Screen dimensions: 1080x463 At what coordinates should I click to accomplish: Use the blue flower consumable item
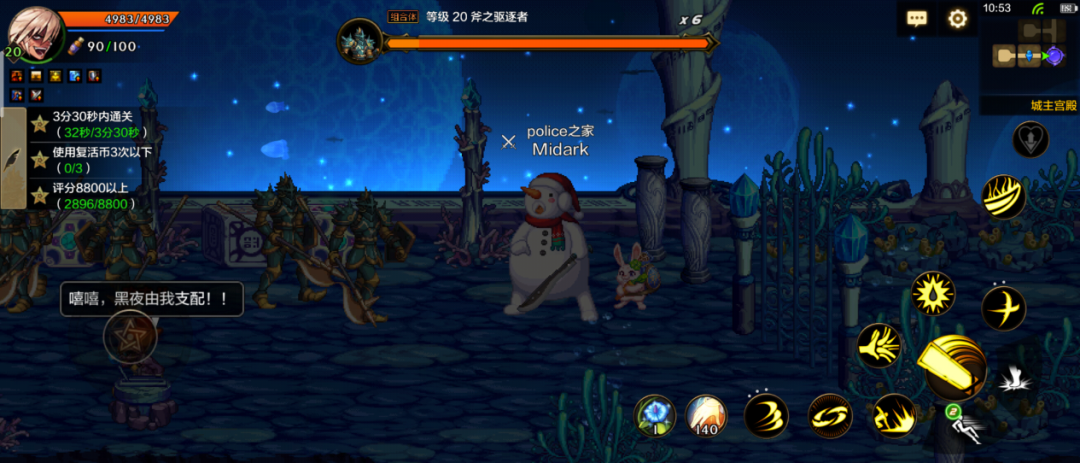[656, 415]
